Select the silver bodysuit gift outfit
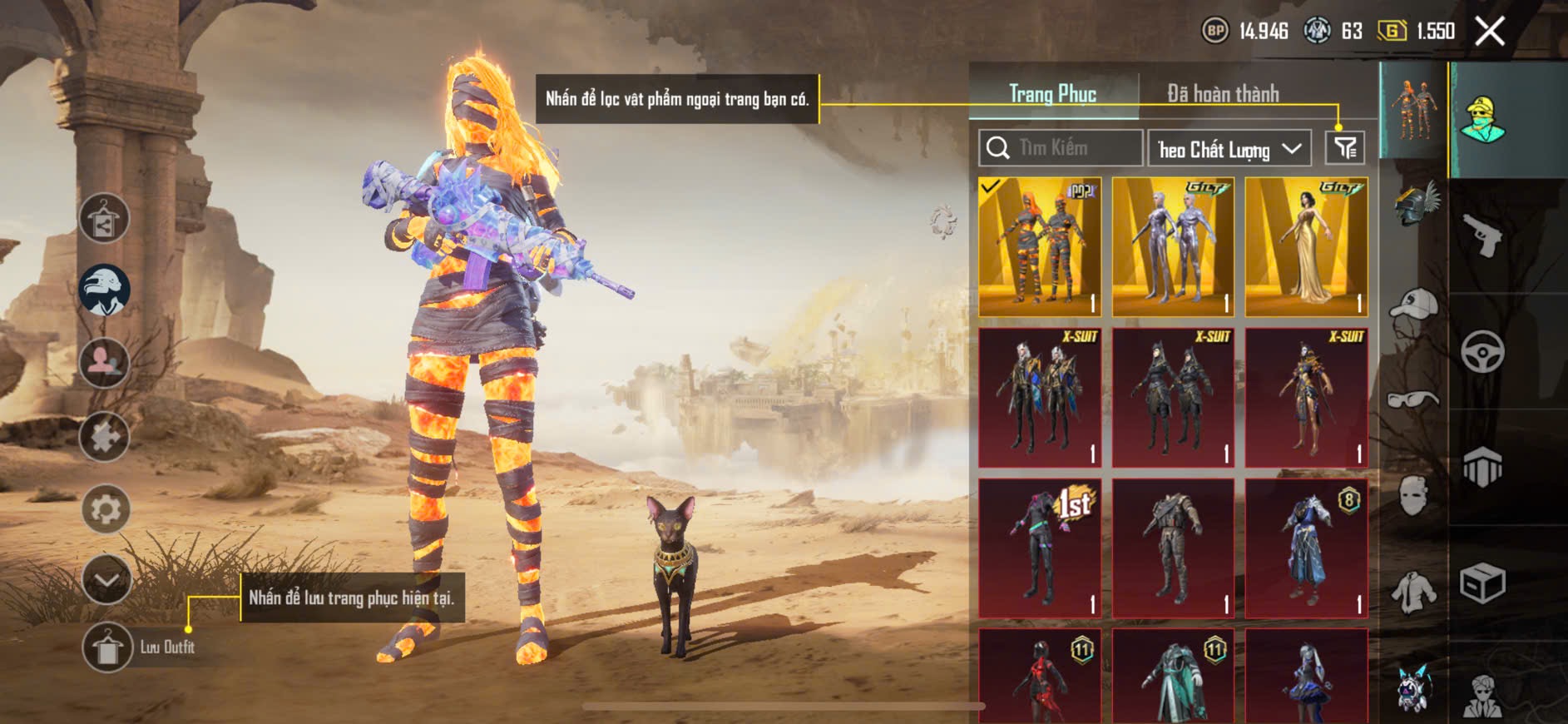 (x=1173, y=247)
